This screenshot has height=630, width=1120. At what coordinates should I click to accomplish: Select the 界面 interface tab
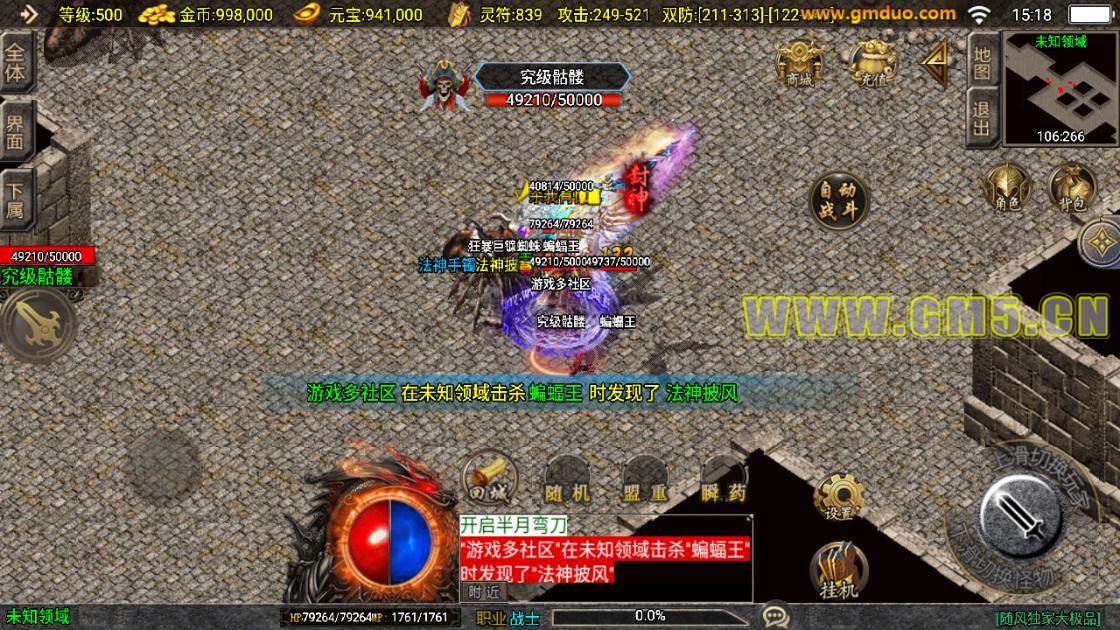(17, 132)
